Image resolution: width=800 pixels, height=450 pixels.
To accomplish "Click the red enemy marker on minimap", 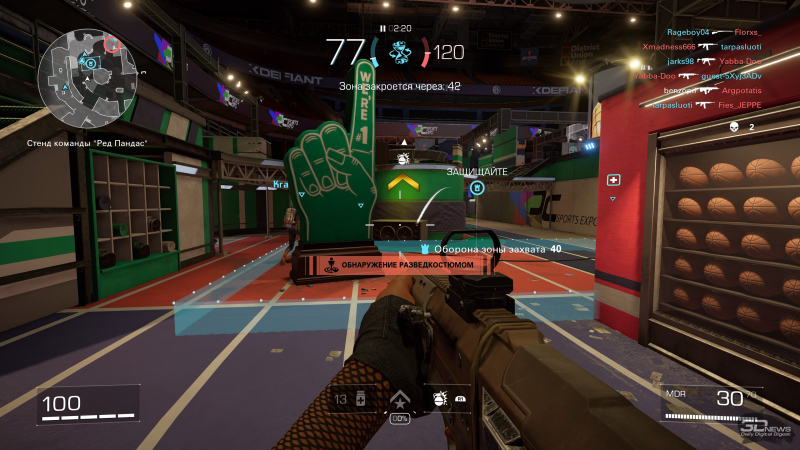I will coord(111,45).
